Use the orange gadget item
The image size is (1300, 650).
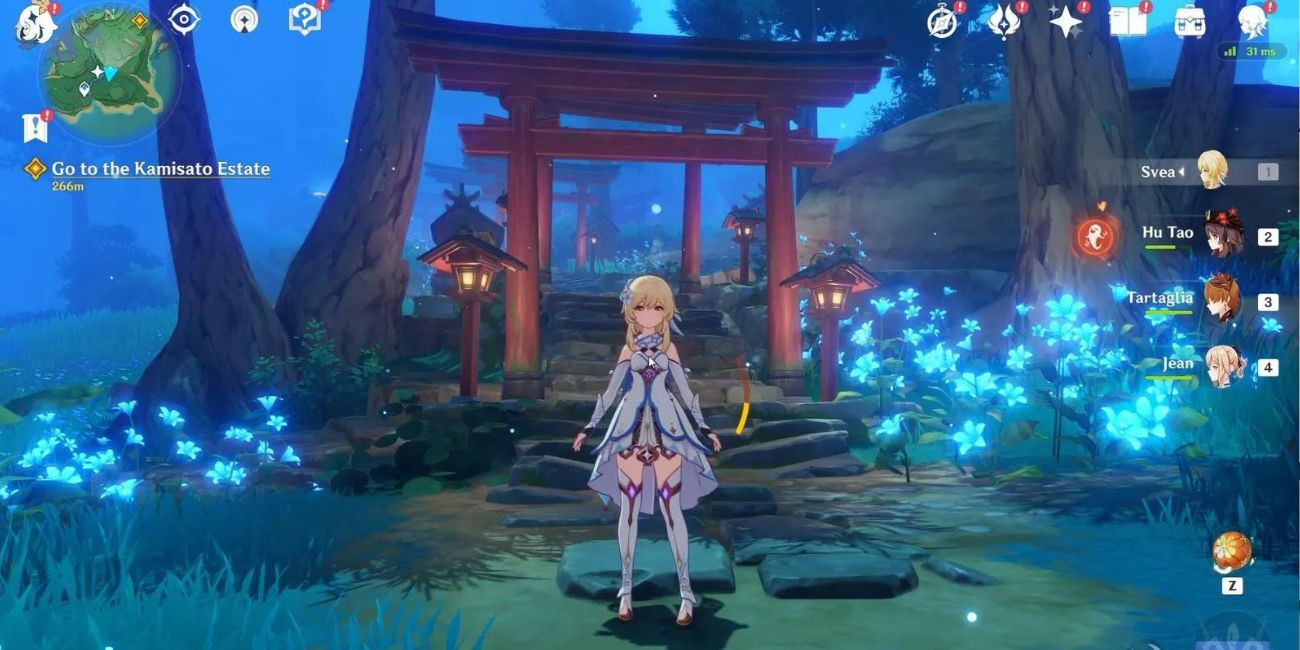point(1232,552)
